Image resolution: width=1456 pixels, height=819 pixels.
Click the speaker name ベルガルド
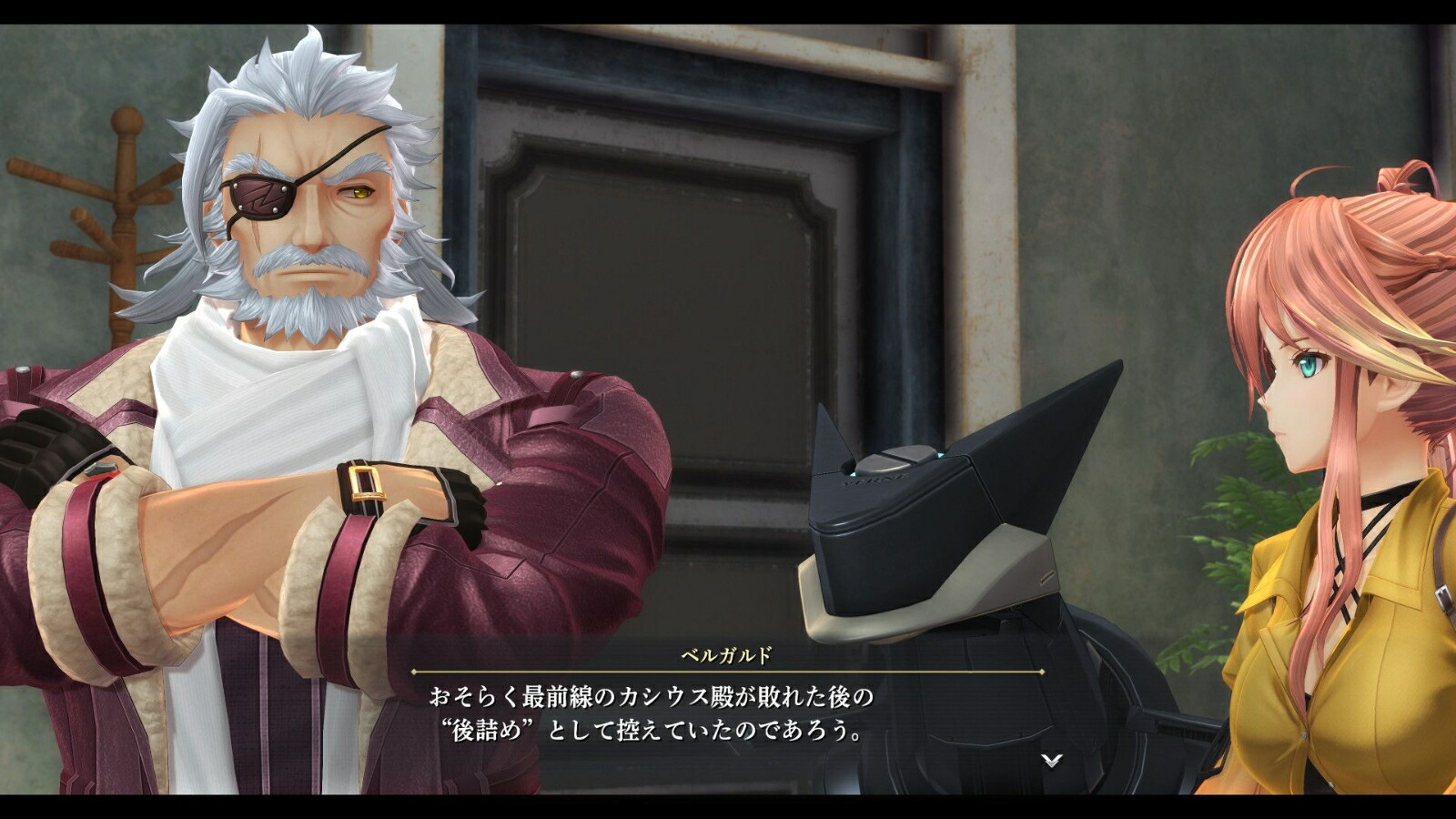[x=726, y=653]
